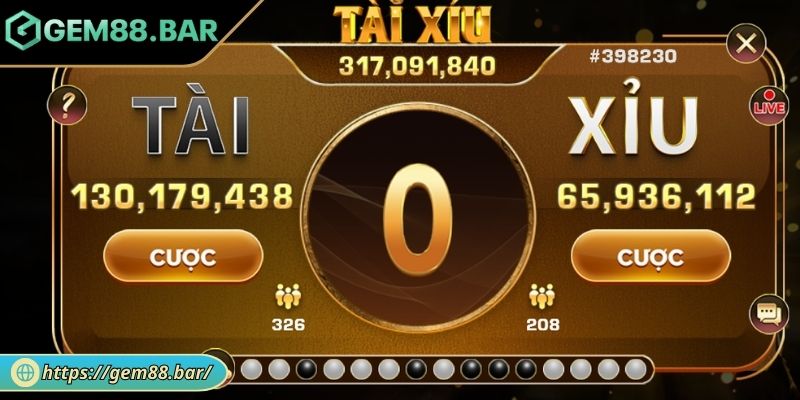Close the Tài Xỉu game window
800x400 pixels.
pyautogui.click(x=744, y=44)
